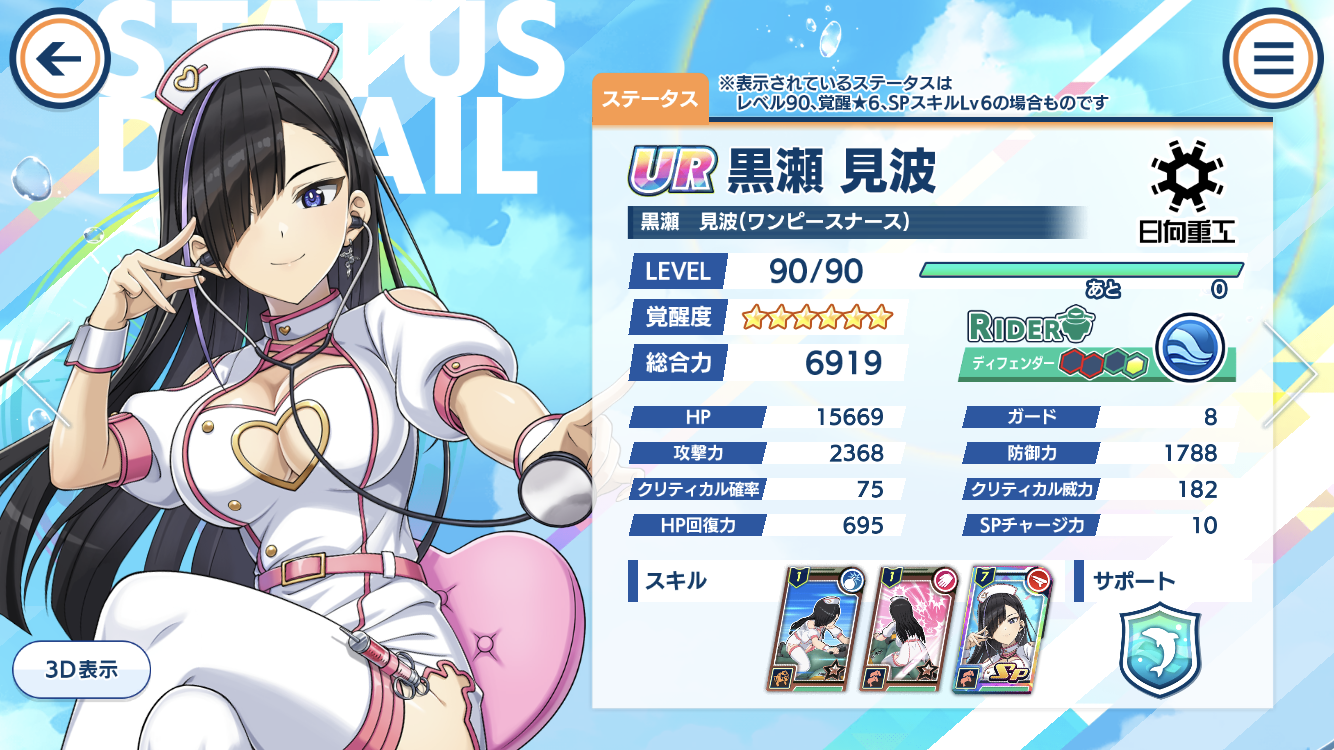Image resolution: width=1334 pixels, height=750 pixels.
Task: Select the ステータス tab
Action: (x=650, y=99)
